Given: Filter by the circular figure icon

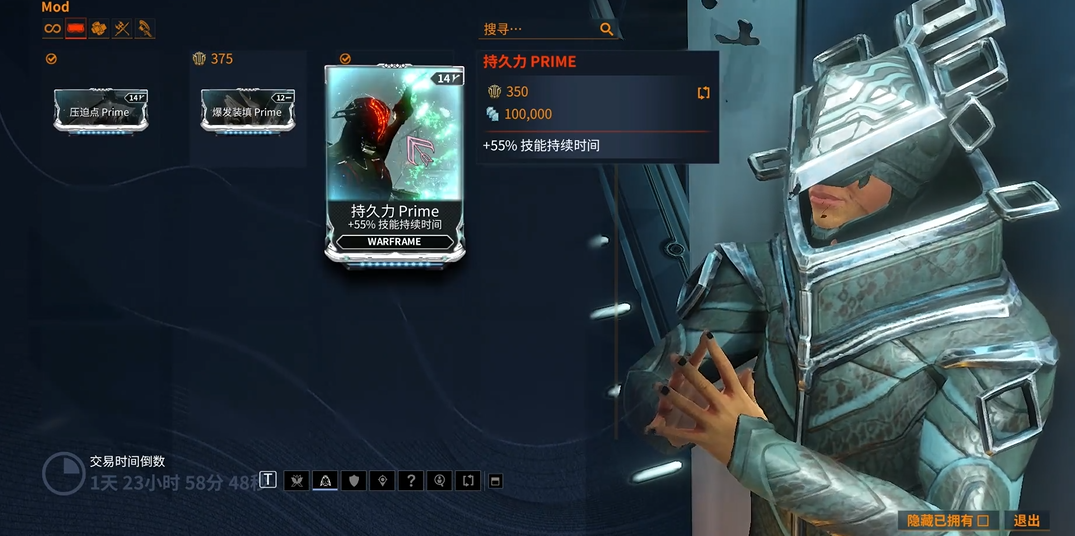Looking at the screenshot, I should pyautogui.click(x=440, y=481).
